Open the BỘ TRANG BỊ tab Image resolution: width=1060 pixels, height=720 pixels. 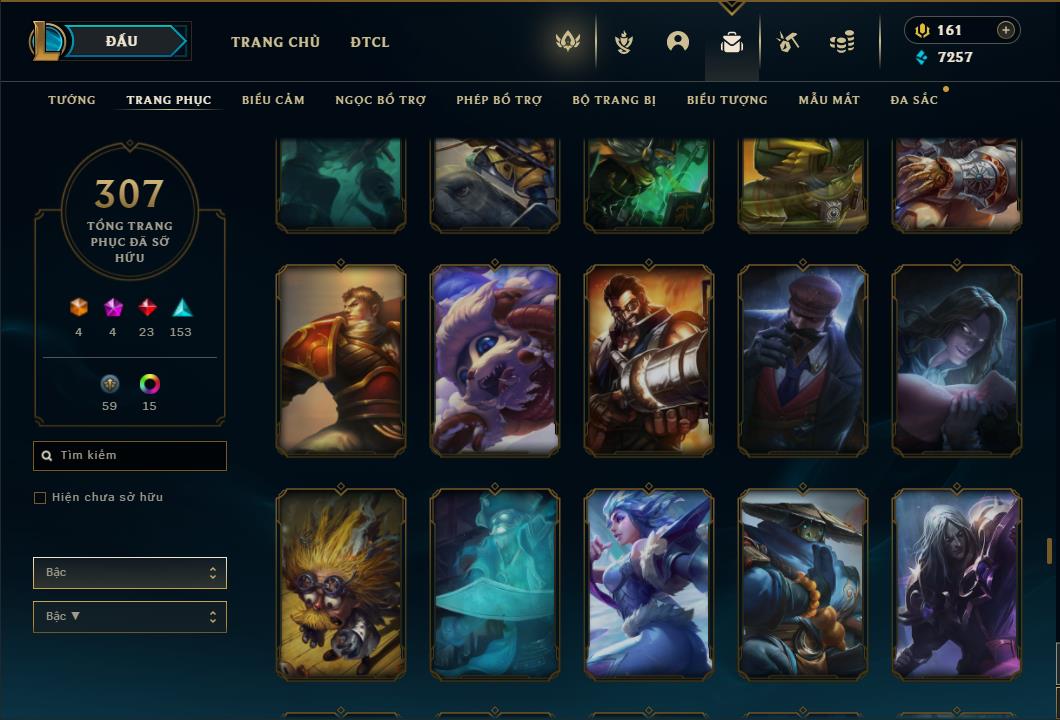[614, 100]
